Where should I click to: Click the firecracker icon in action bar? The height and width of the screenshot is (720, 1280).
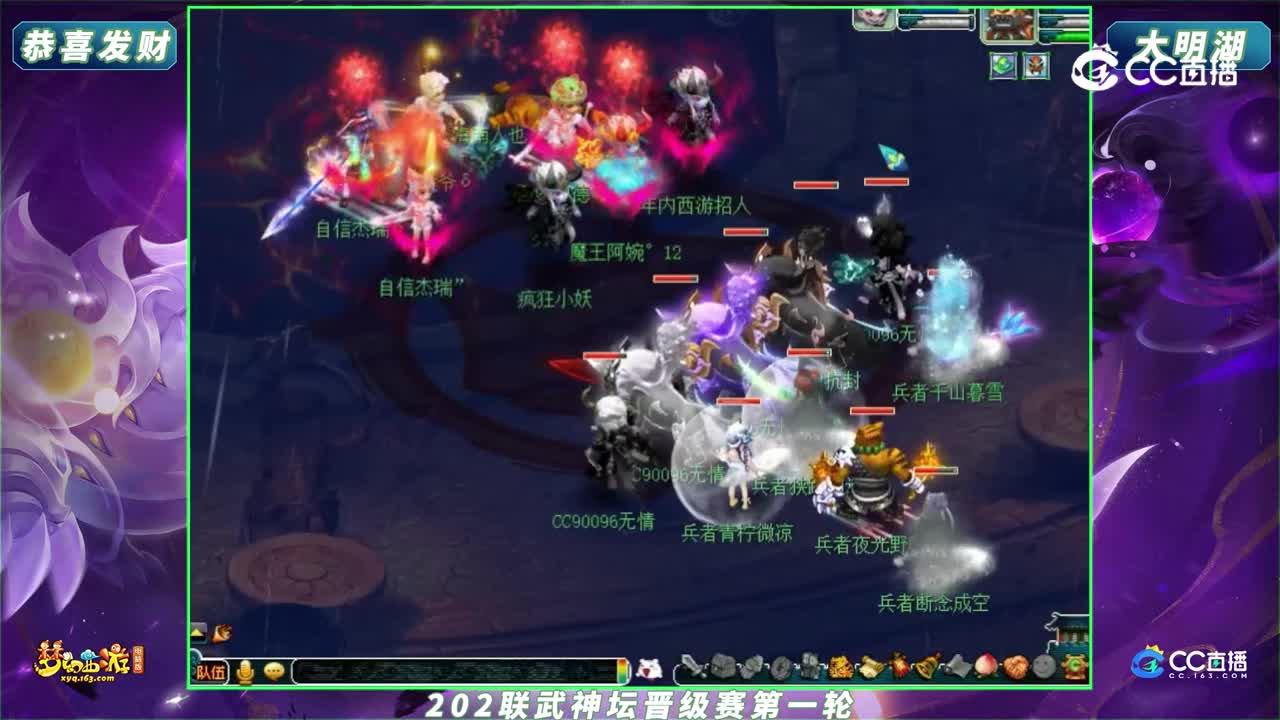click(898, 666)
